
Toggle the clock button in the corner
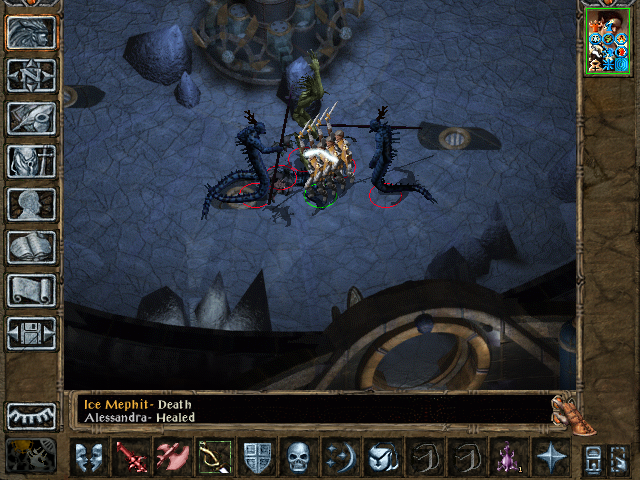pyautogui.click(x=31, y=456)
